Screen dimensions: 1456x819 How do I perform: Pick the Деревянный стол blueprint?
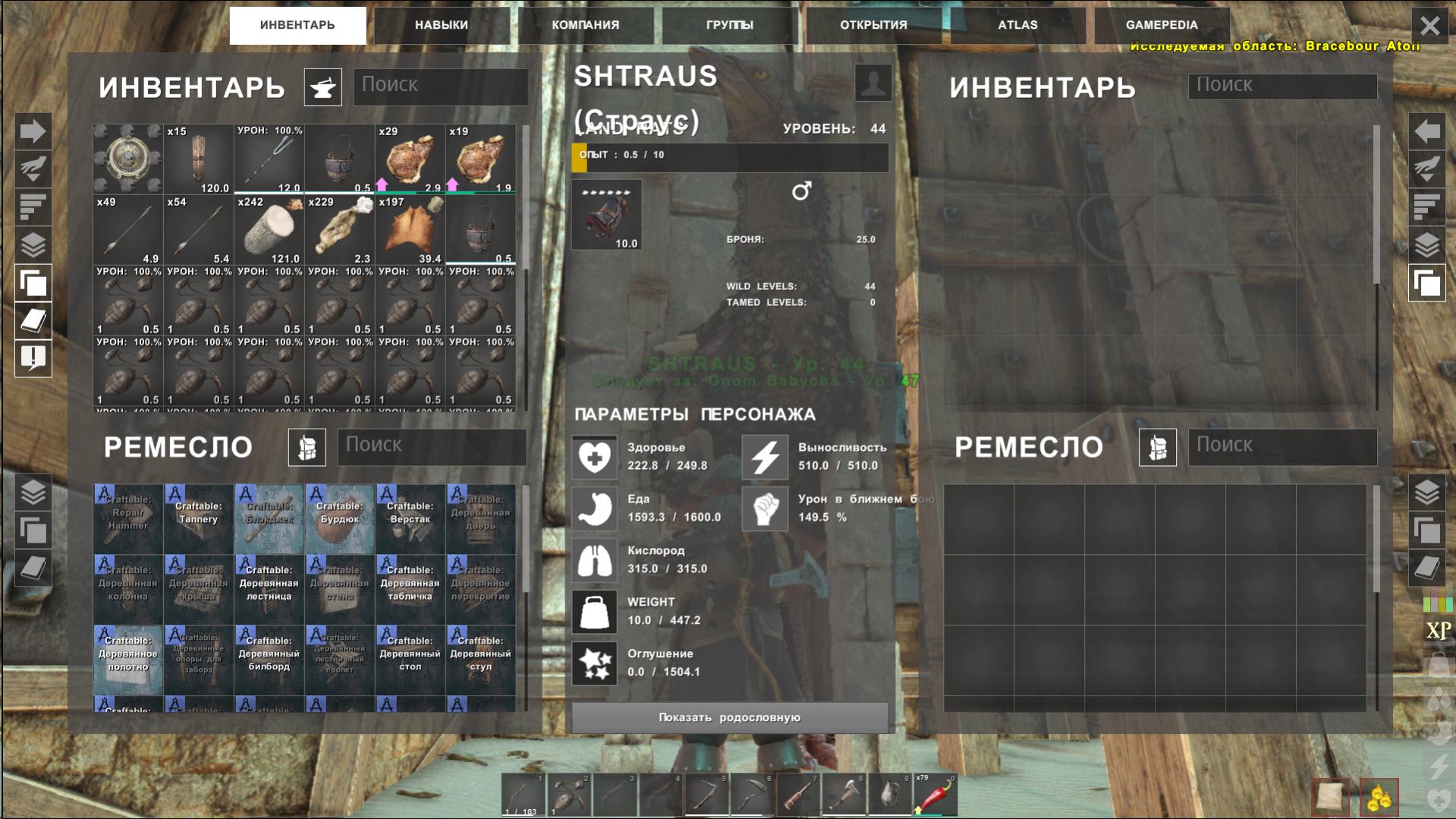(x=410, y=660)
